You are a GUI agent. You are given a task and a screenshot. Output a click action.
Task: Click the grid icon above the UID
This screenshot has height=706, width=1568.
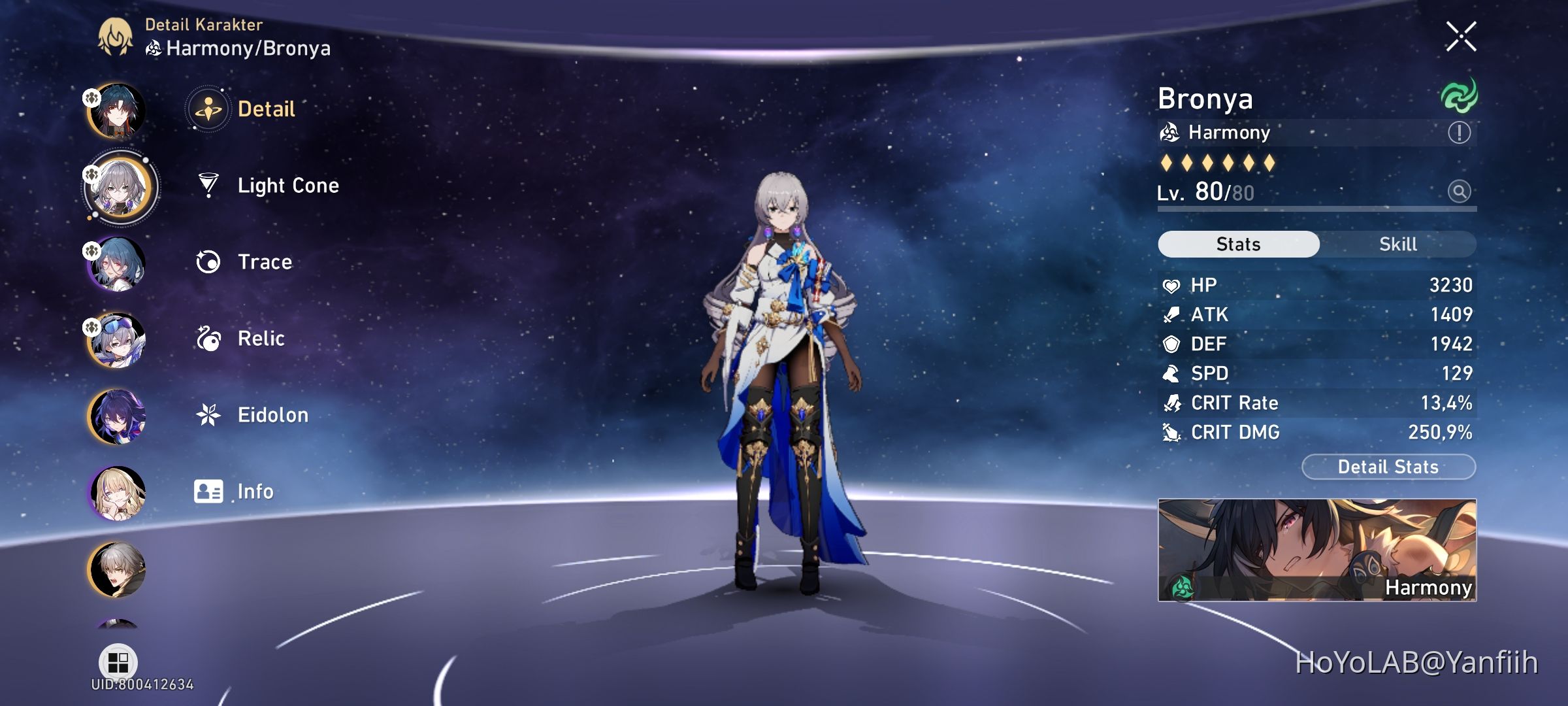[116, 662]
